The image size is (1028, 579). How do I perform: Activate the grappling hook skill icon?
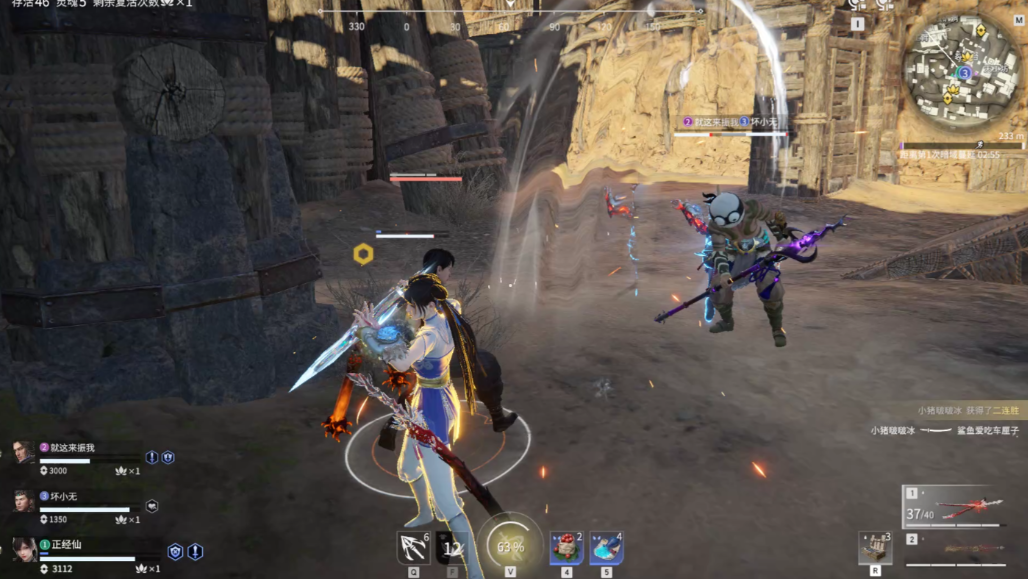click(x=412, y=547)
